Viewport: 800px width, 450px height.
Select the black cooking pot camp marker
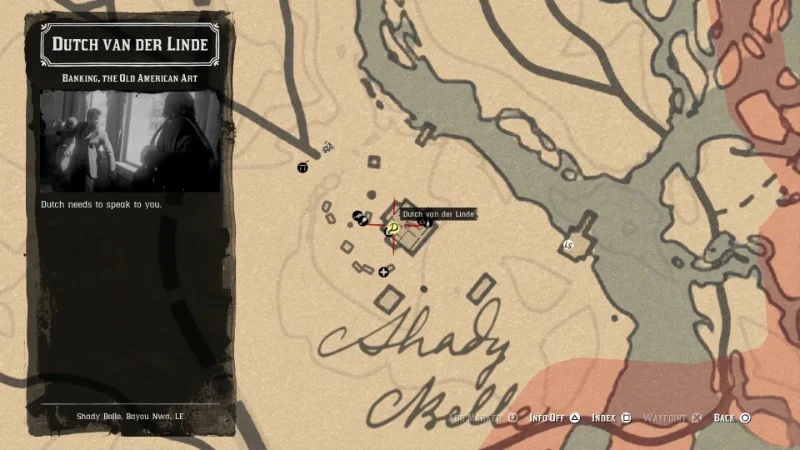point(303,167)
